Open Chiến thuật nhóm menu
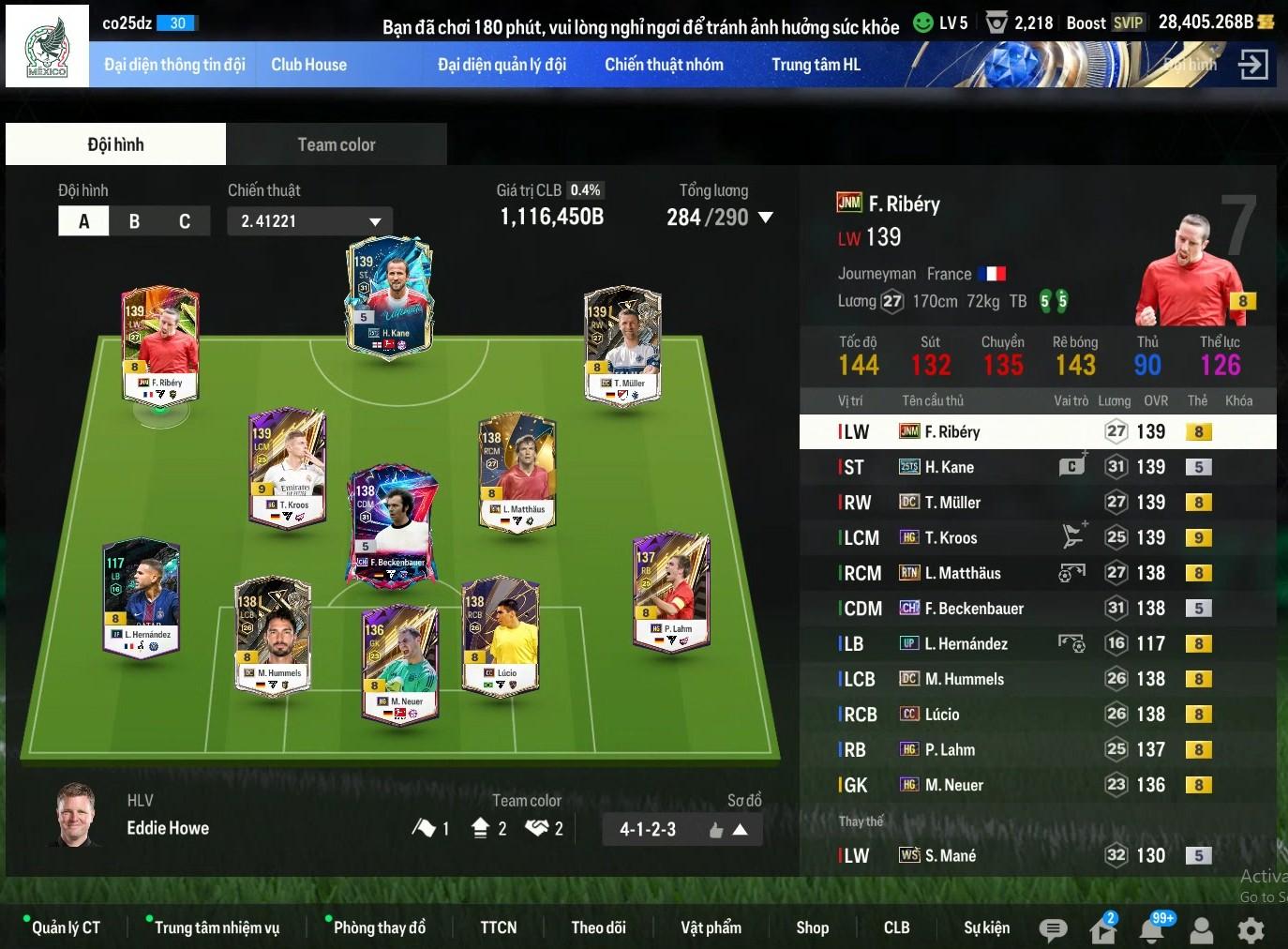 tap(664, 65)
